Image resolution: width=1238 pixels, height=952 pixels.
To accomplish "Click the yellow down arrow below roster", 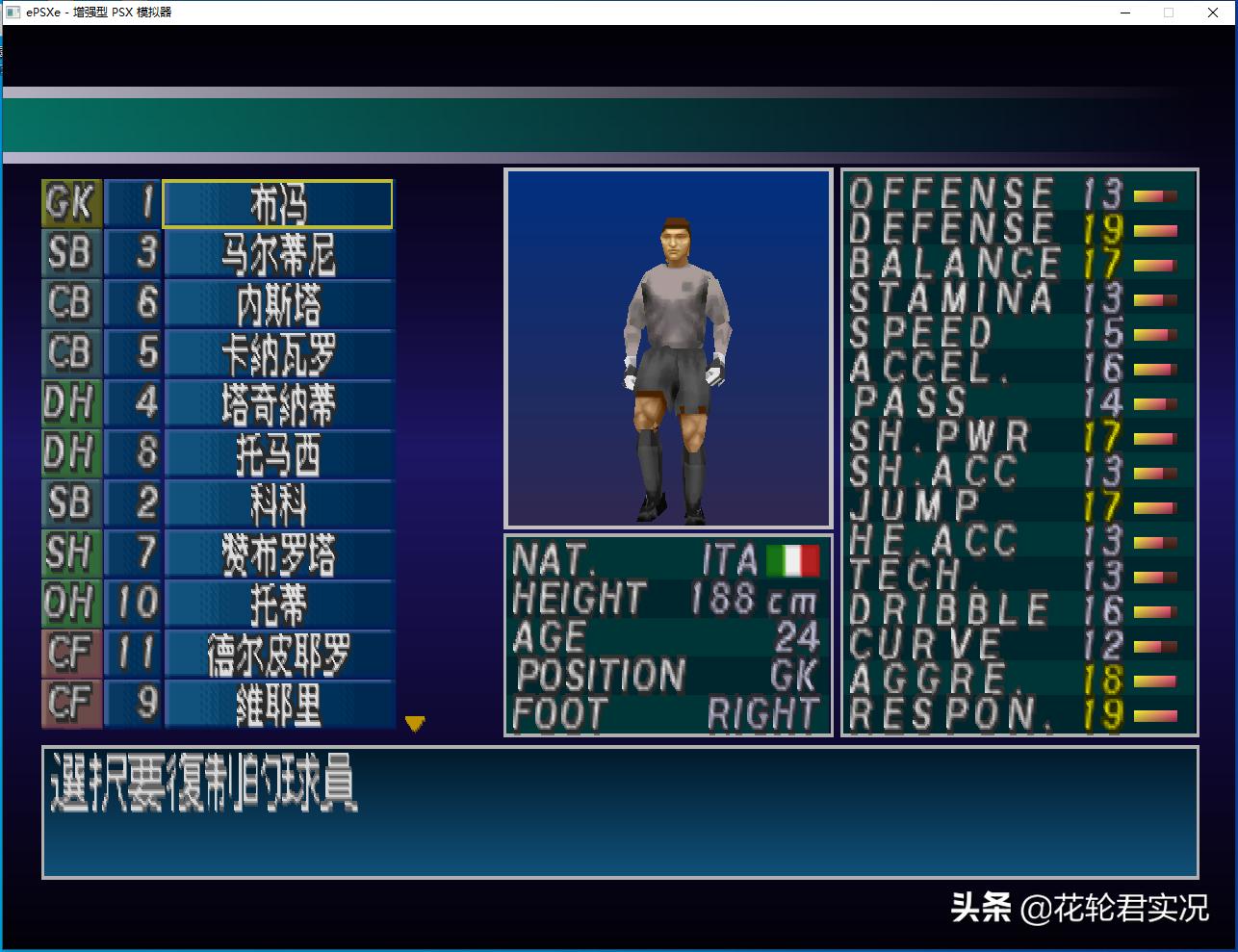I will 415,723.
